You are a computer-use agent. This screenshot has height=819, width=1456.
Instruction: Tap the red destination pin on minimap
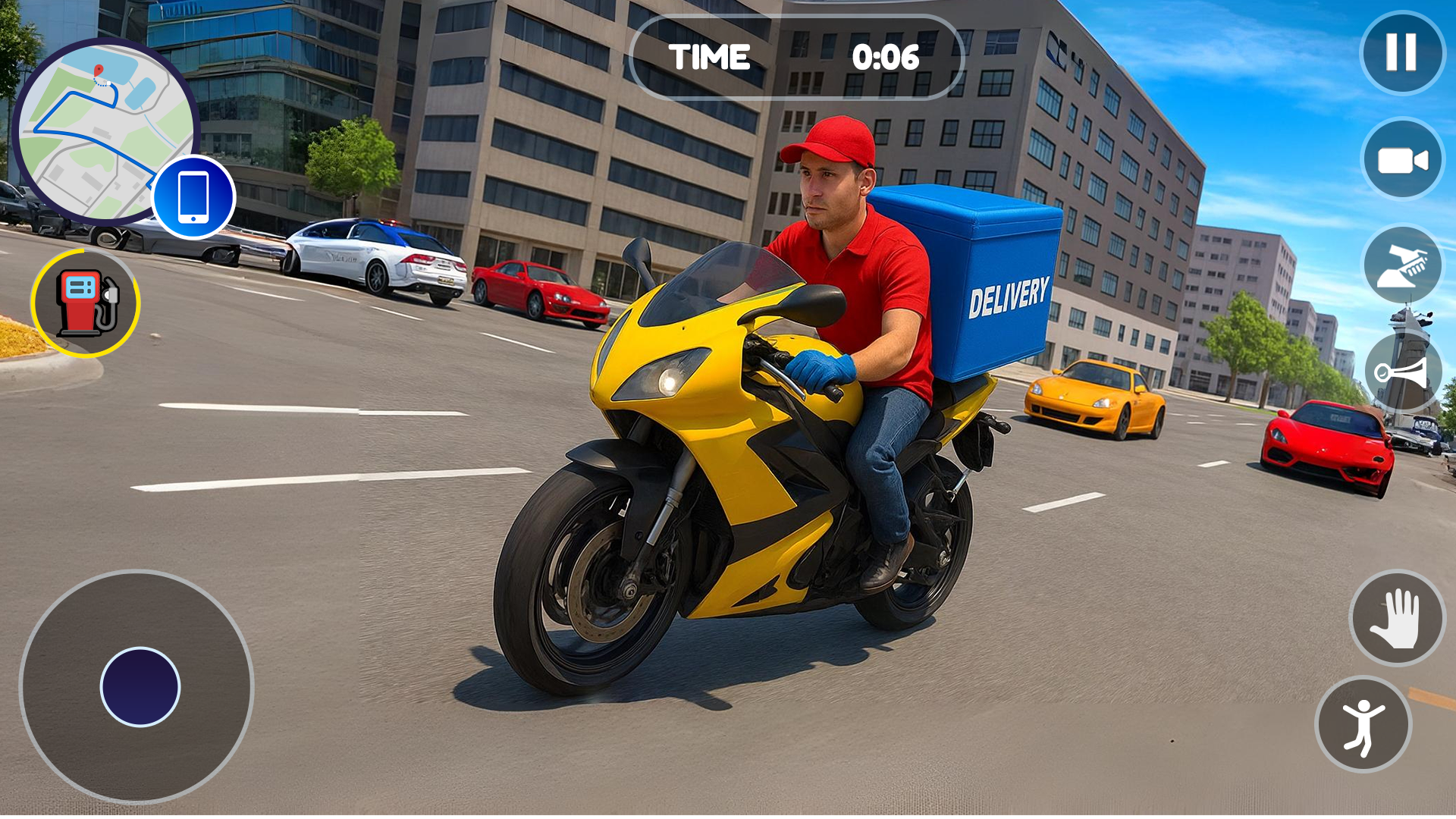pos(97,70)
